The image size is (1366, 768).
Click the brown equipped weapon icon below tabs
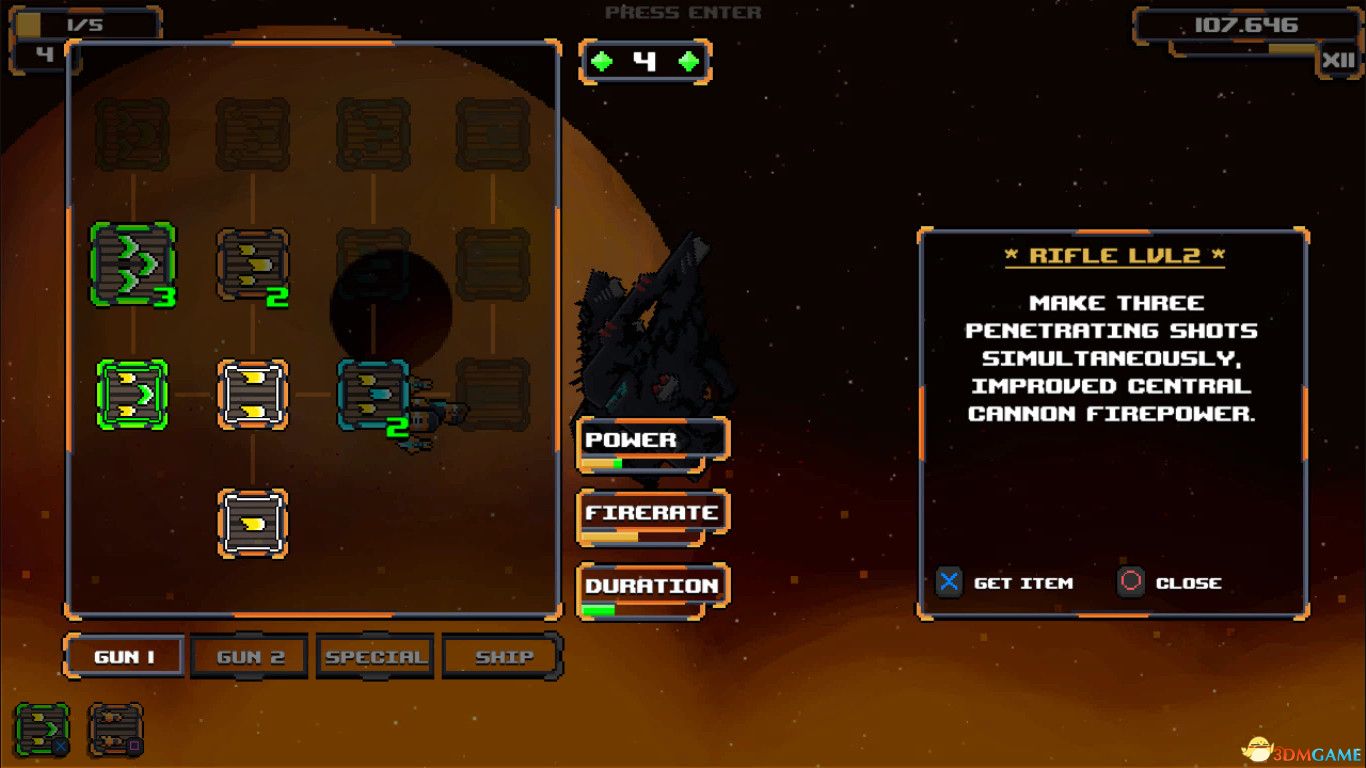click(116, 729)
